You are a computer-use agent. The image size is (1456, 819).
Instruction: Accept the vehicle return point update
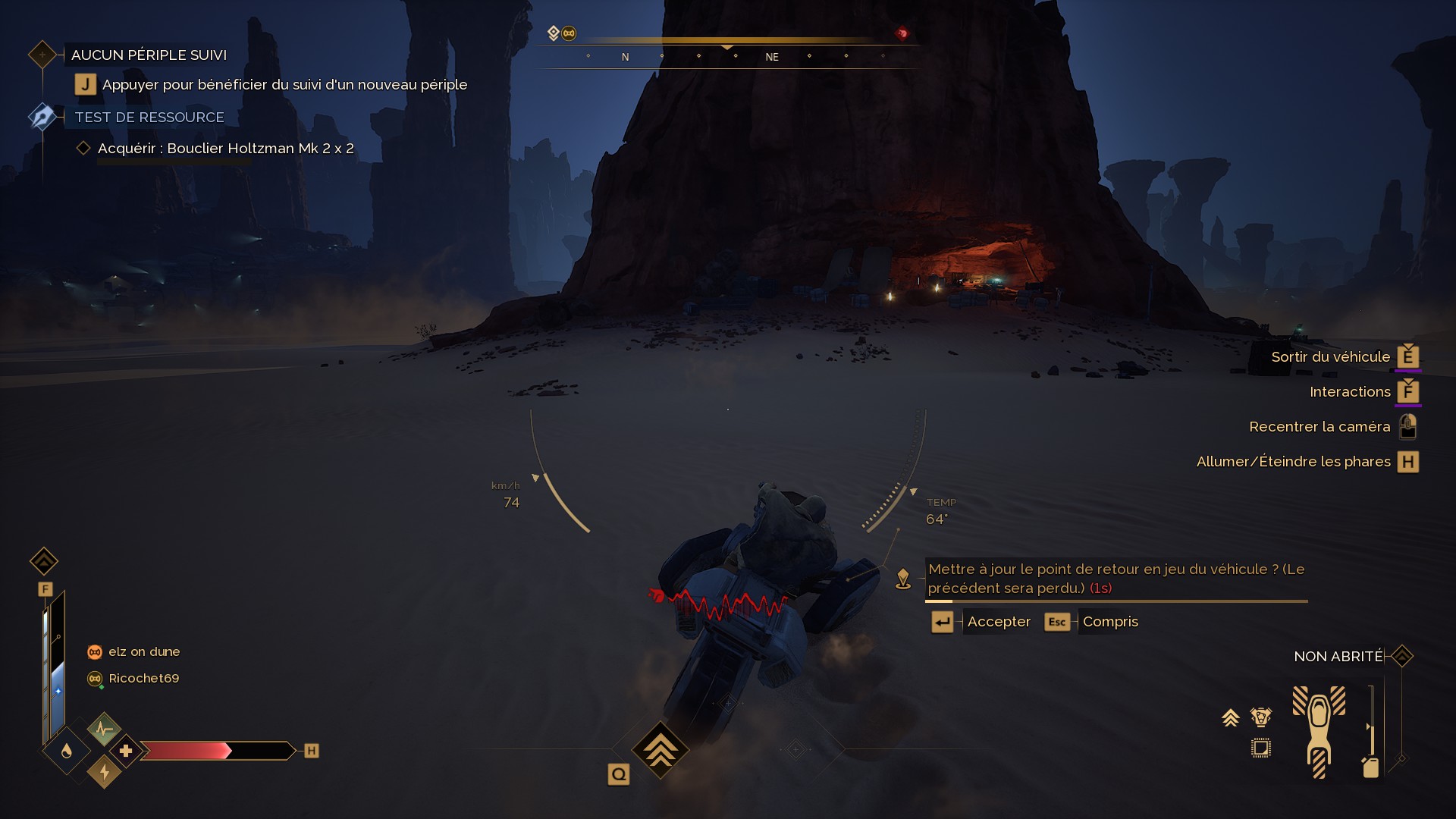pyautogui.click(x=998, y=622)
